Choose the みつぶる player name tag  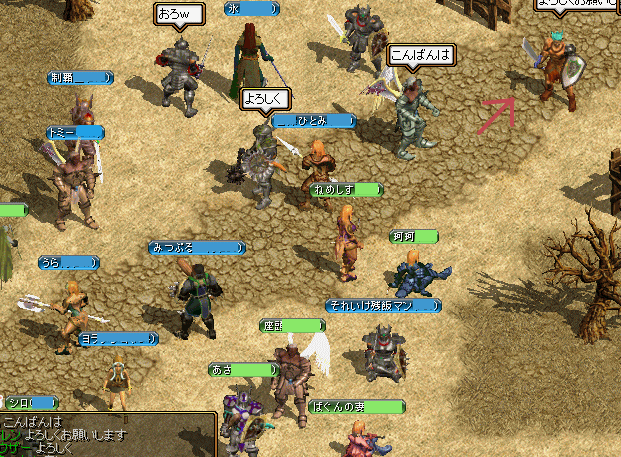pyautogui.click(x=196, y=247)
